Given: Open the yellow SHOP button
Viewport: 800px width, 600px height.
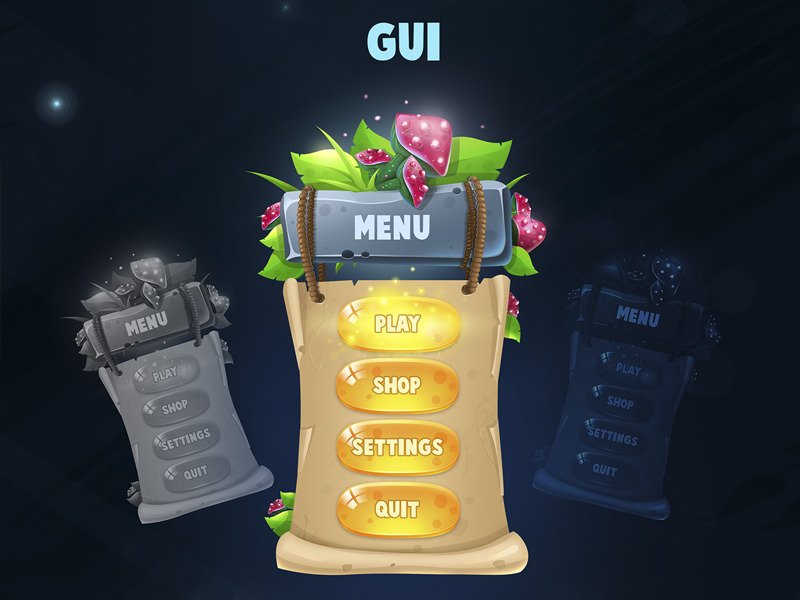Looking at the screenshot, I should 398,385.
